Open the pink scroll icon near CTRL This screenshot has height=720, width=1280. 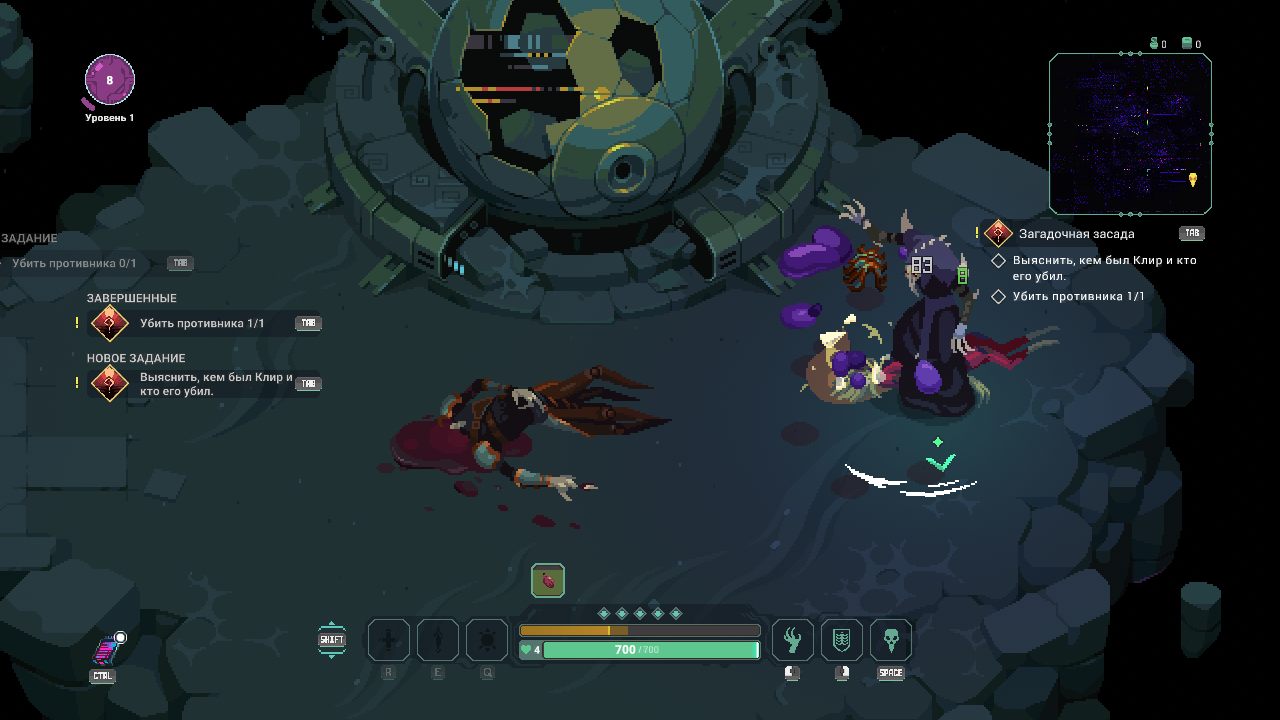click(106, 651)
